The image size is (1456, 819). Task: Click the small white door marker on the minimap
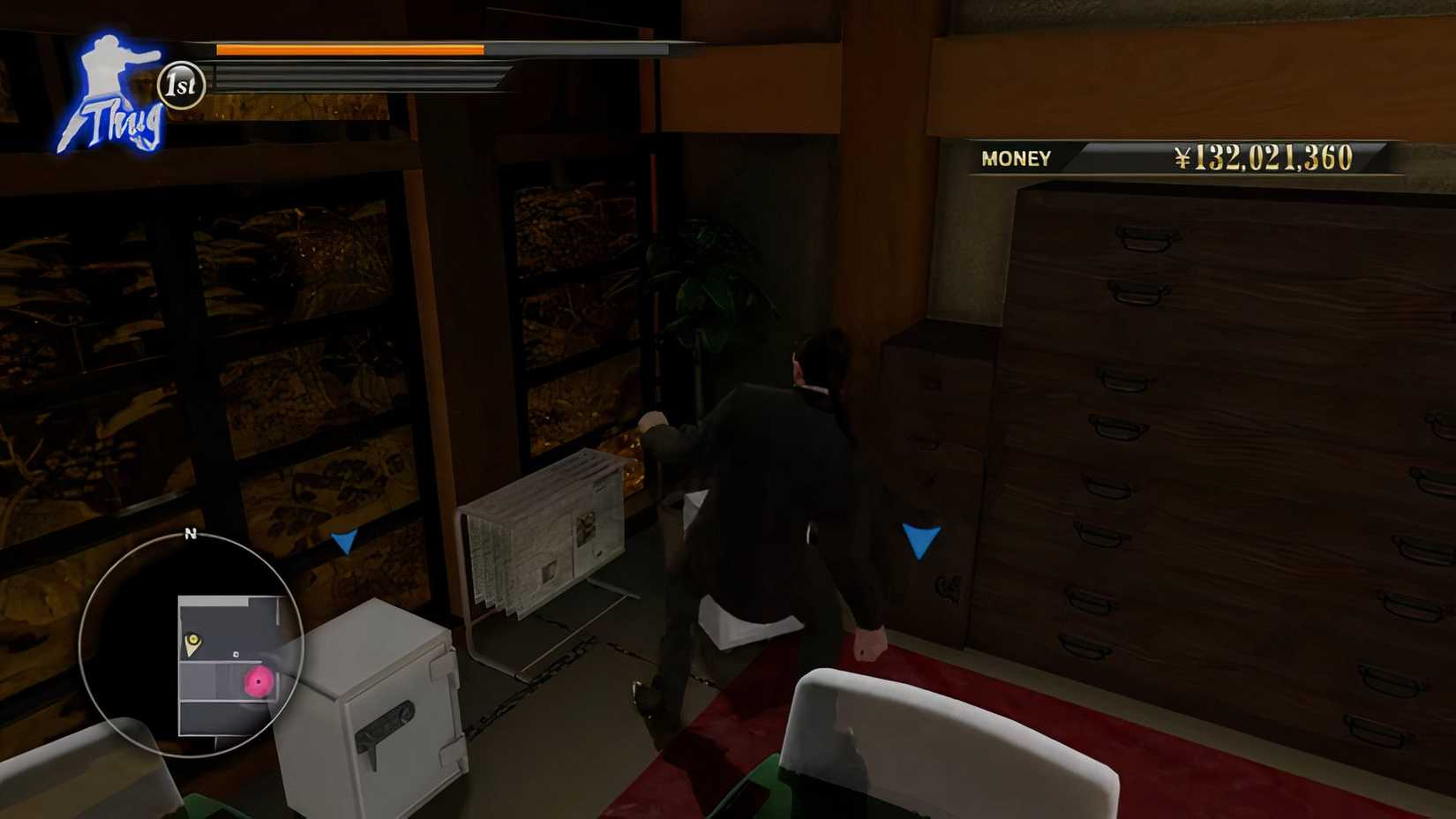(x=235, y=655)
